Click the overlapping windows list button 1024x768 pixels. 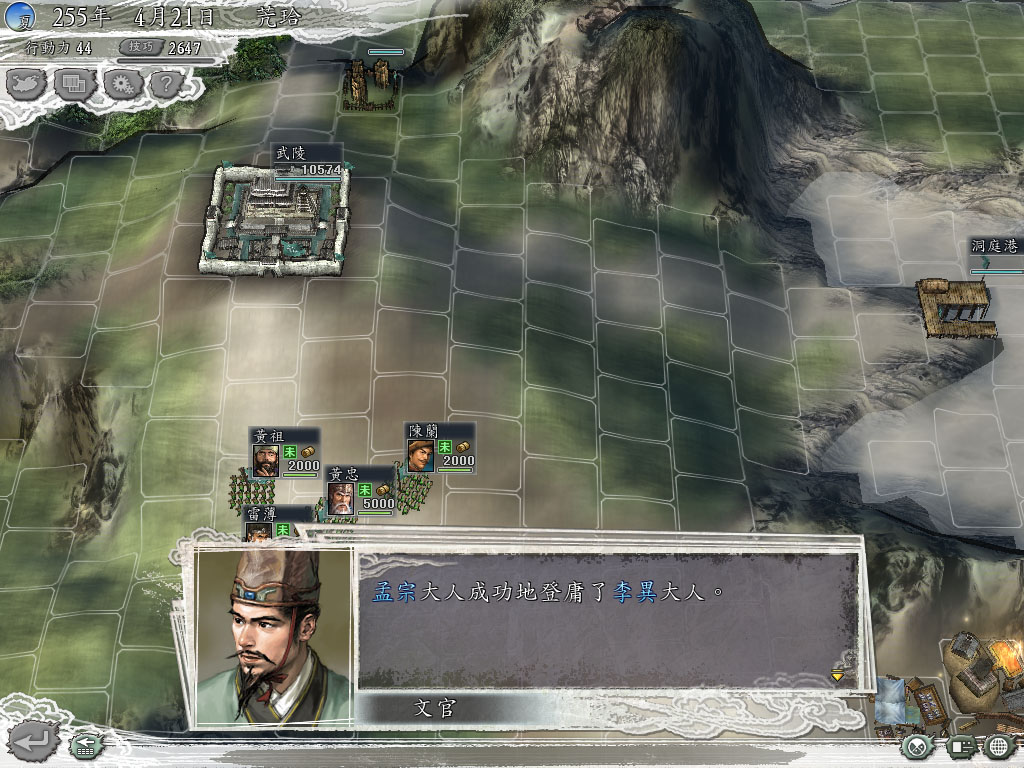coord(75,83)
